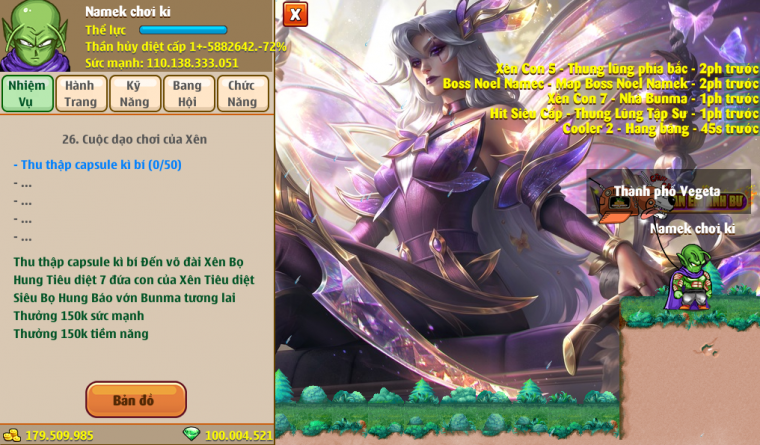The width and height of the screenshot is (760, 445).
Task: Select the Kỹ Năng tab
Action: point(134,93)
